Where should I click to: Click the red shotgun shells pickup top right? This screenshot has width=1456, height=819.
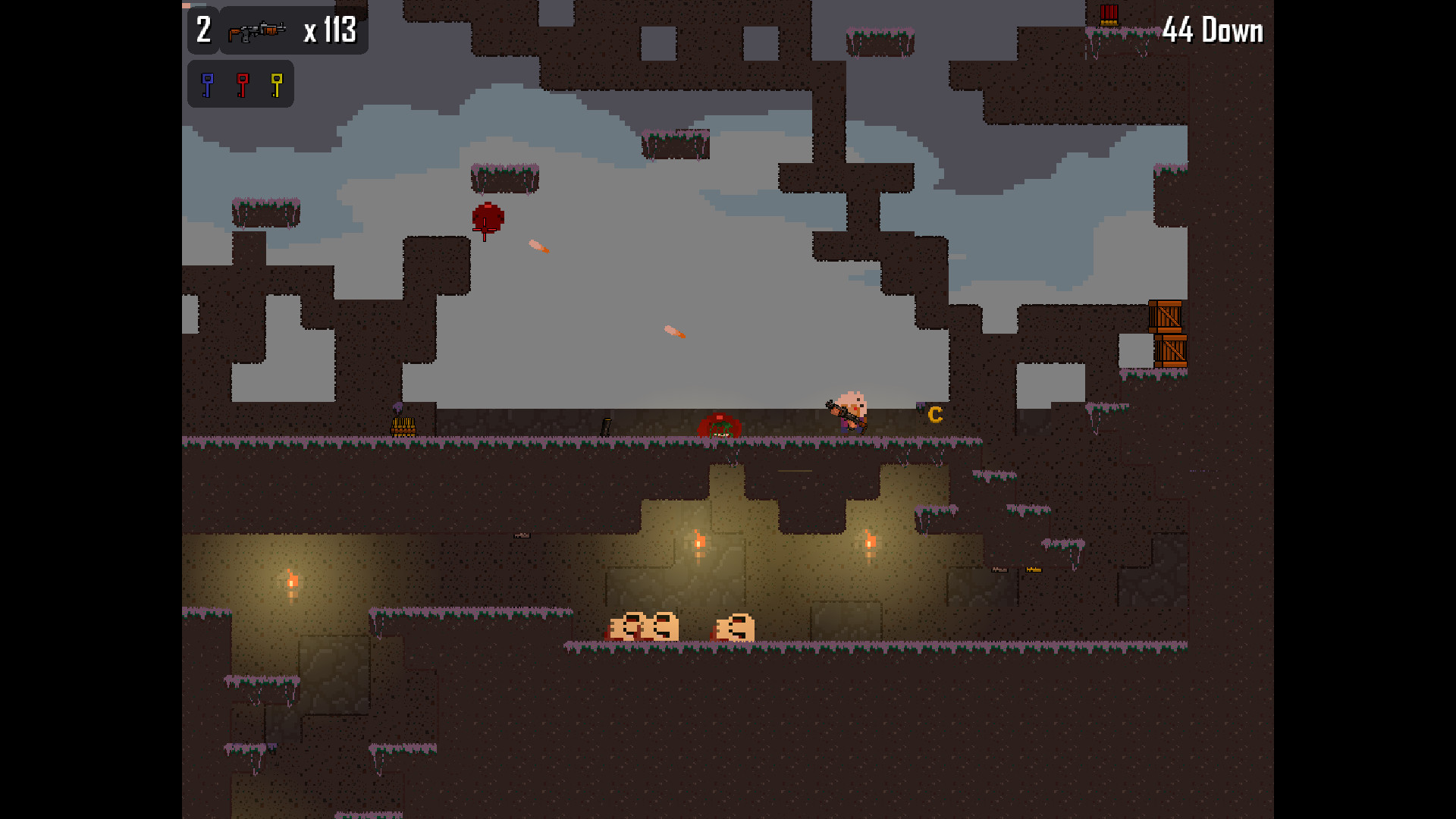tap(1109, 15)
